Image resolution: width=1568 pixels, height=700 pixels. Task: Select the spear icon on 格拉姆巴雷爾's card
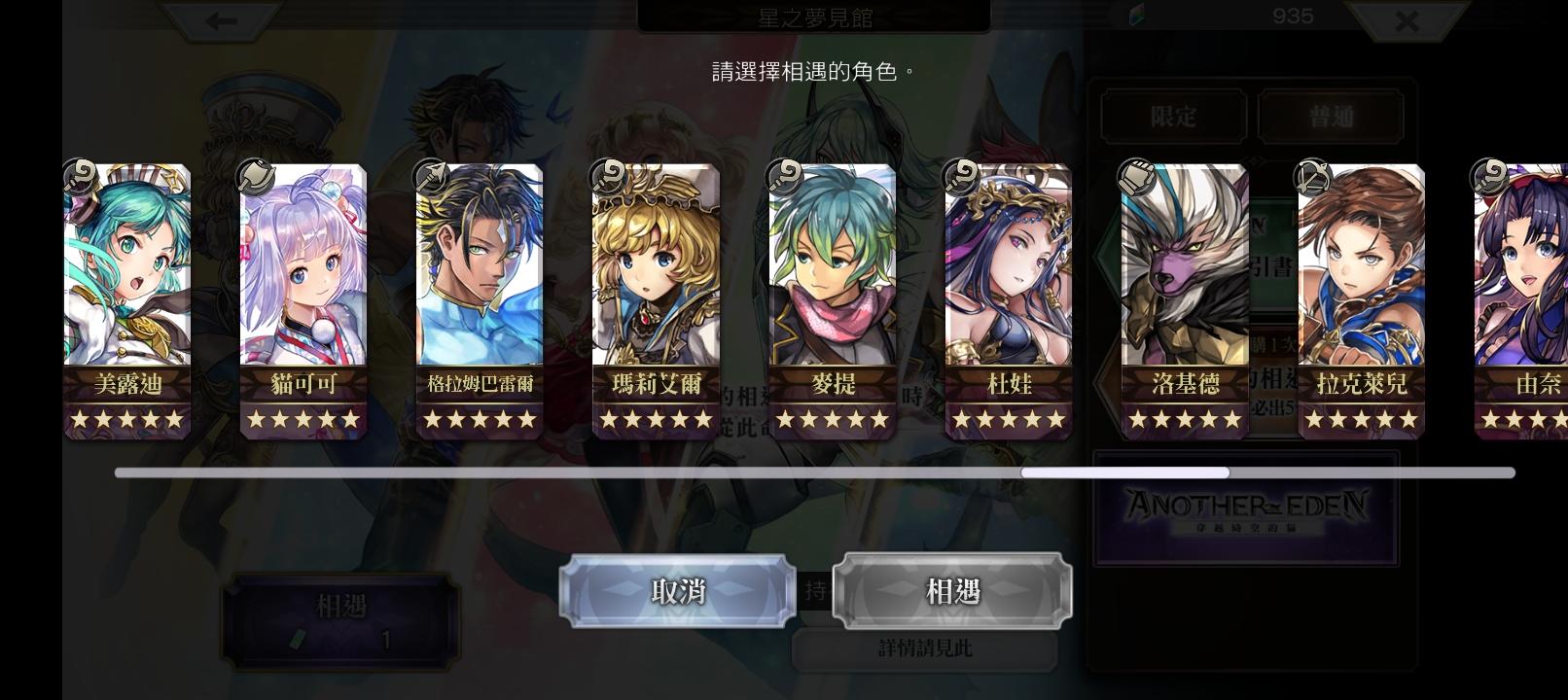click(x=431, y=177)
